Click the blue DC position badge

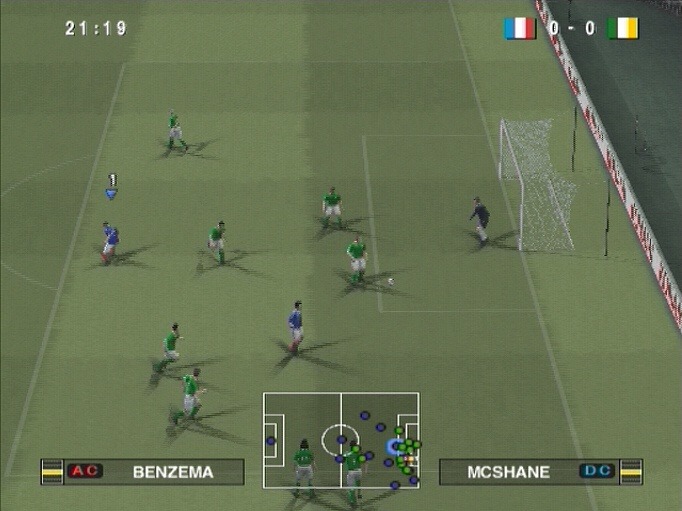coord(598,471)
